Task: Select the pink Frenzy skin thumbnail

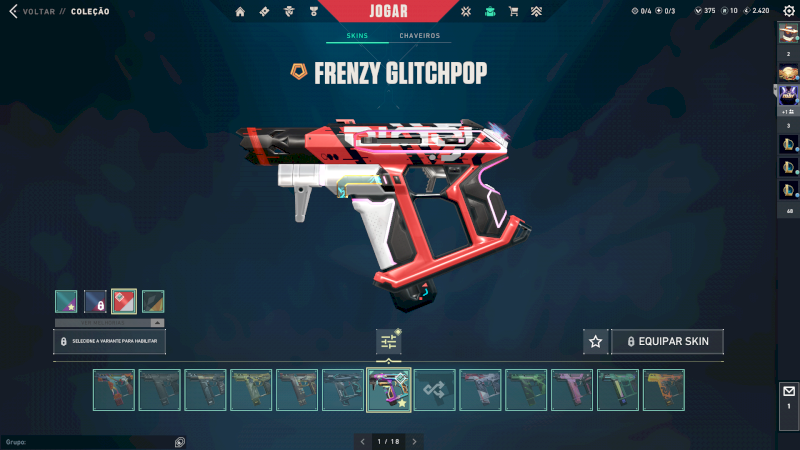Action: click(x=572, y=390)
